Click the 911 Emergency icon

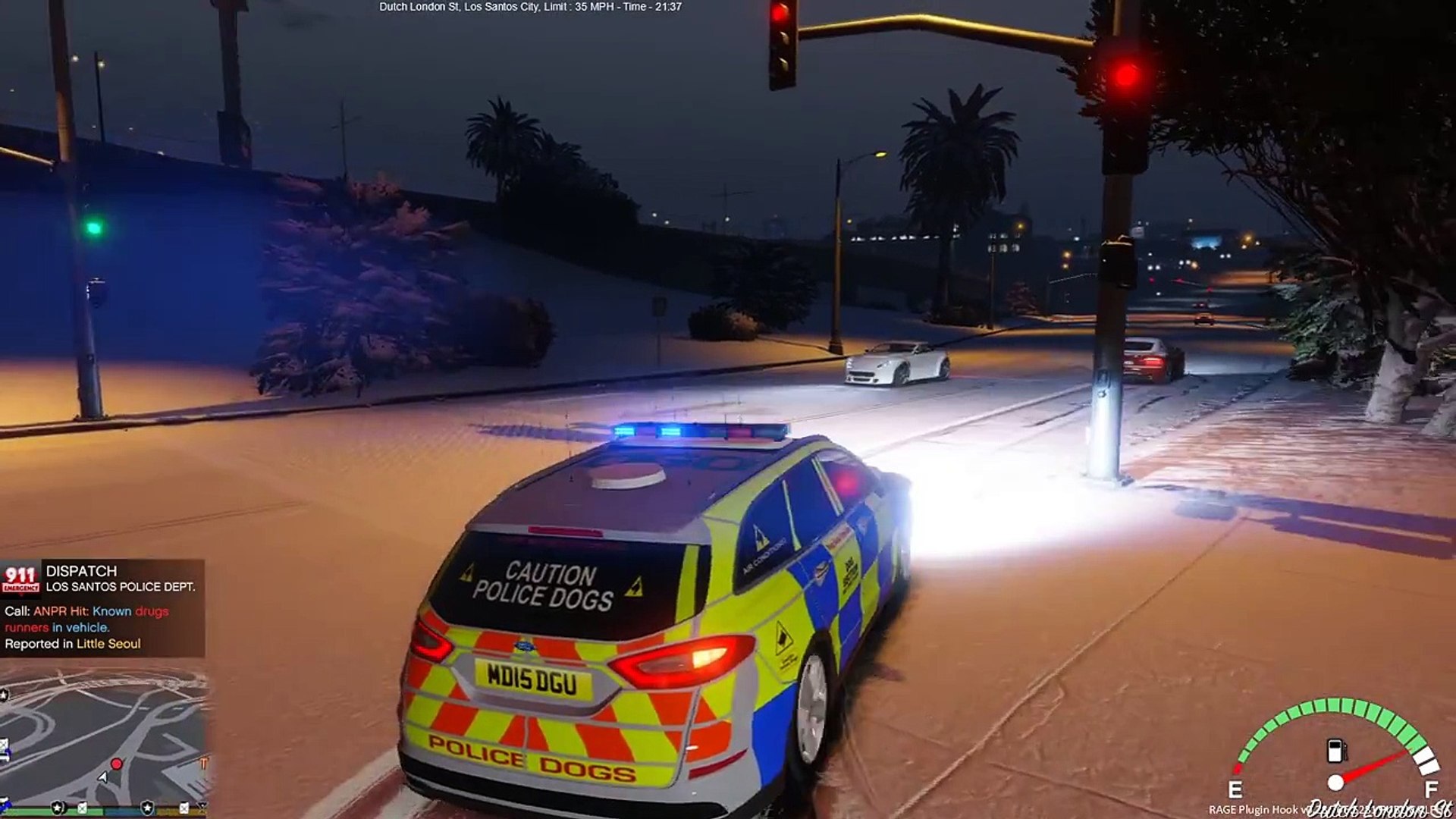(x=20, y=579)
